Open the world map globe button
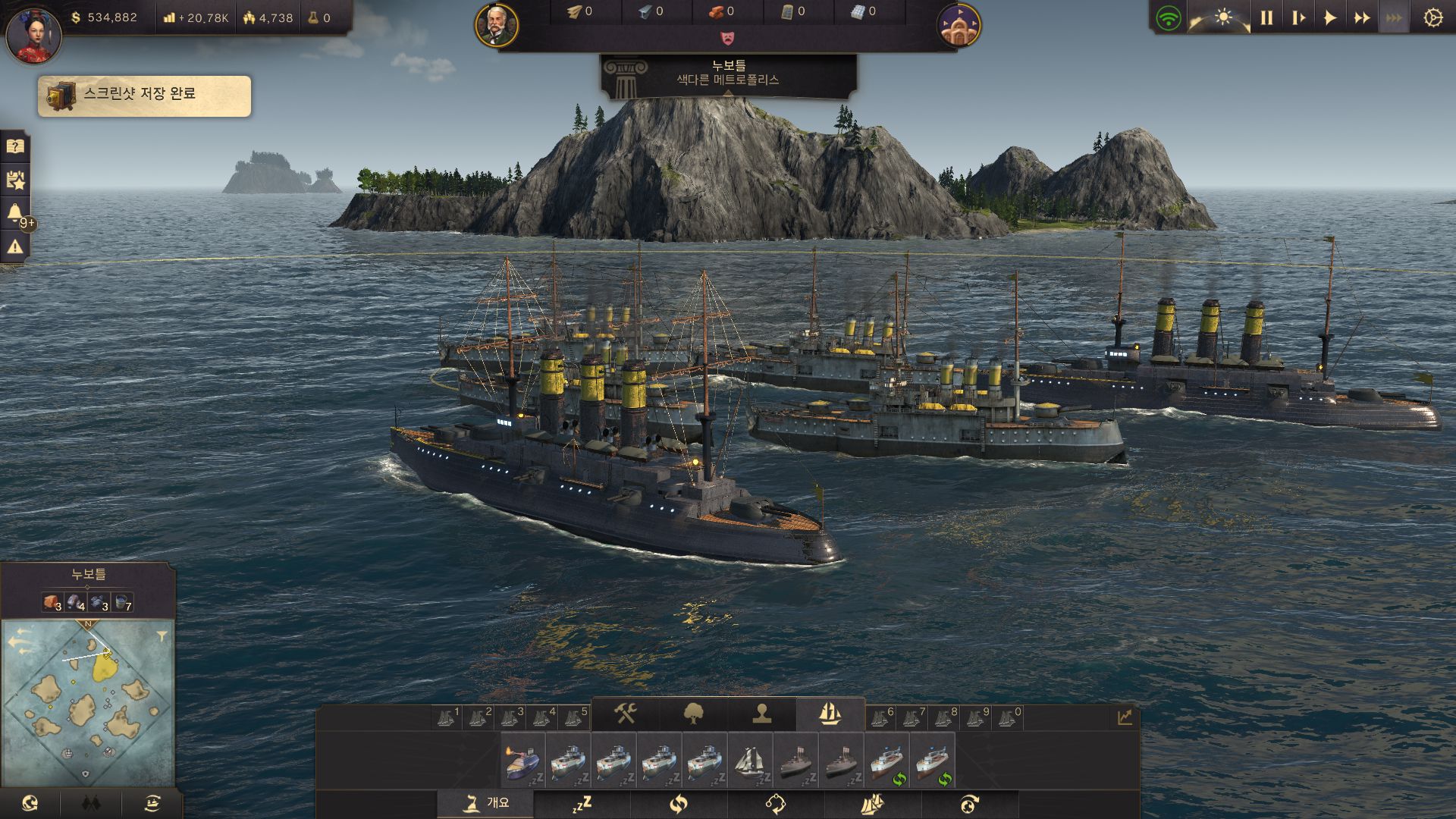This screenshot has width=1456, height=819. (30, 804)
